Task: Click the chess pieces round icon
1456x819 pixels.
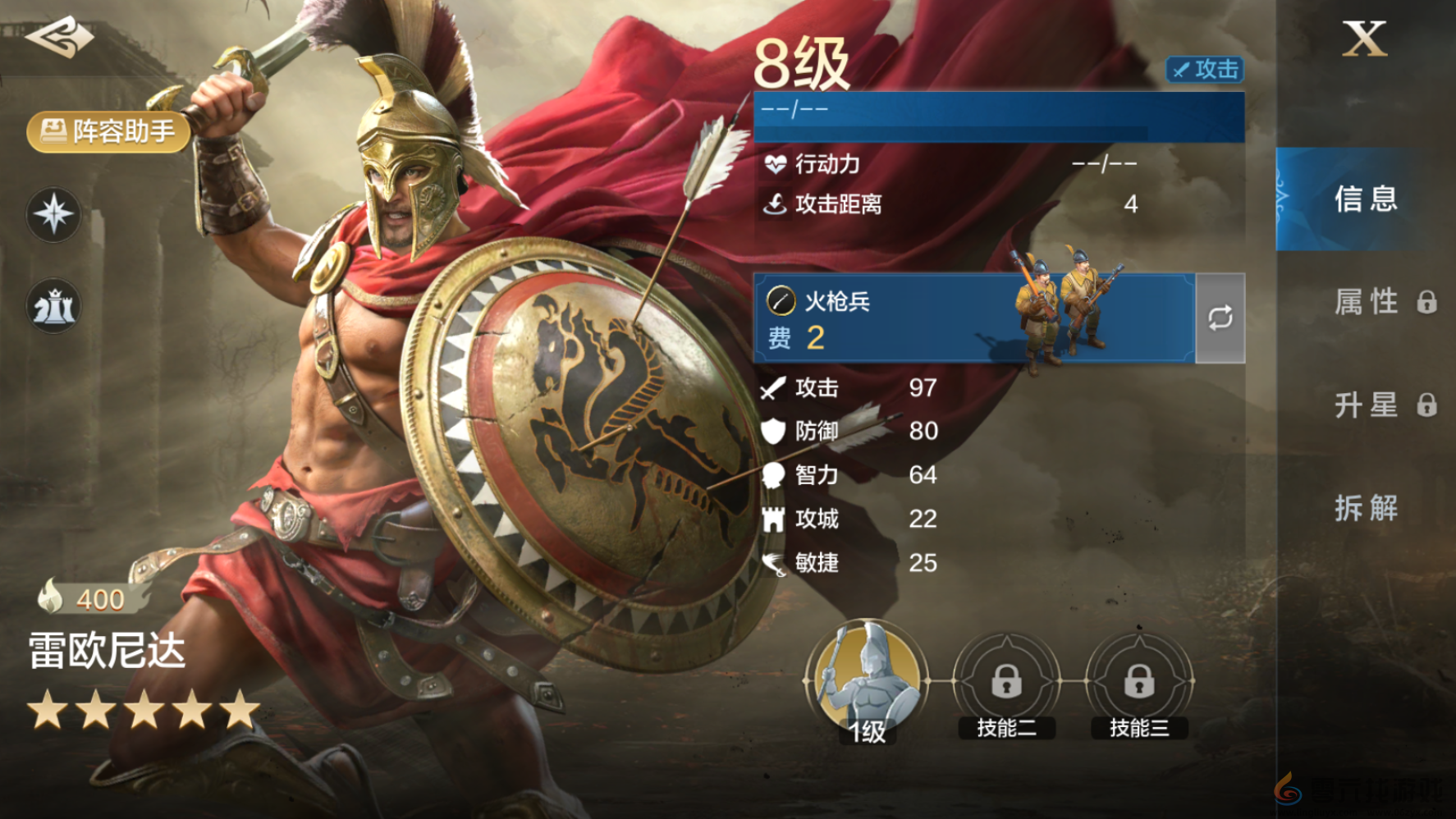Action: 54,307
